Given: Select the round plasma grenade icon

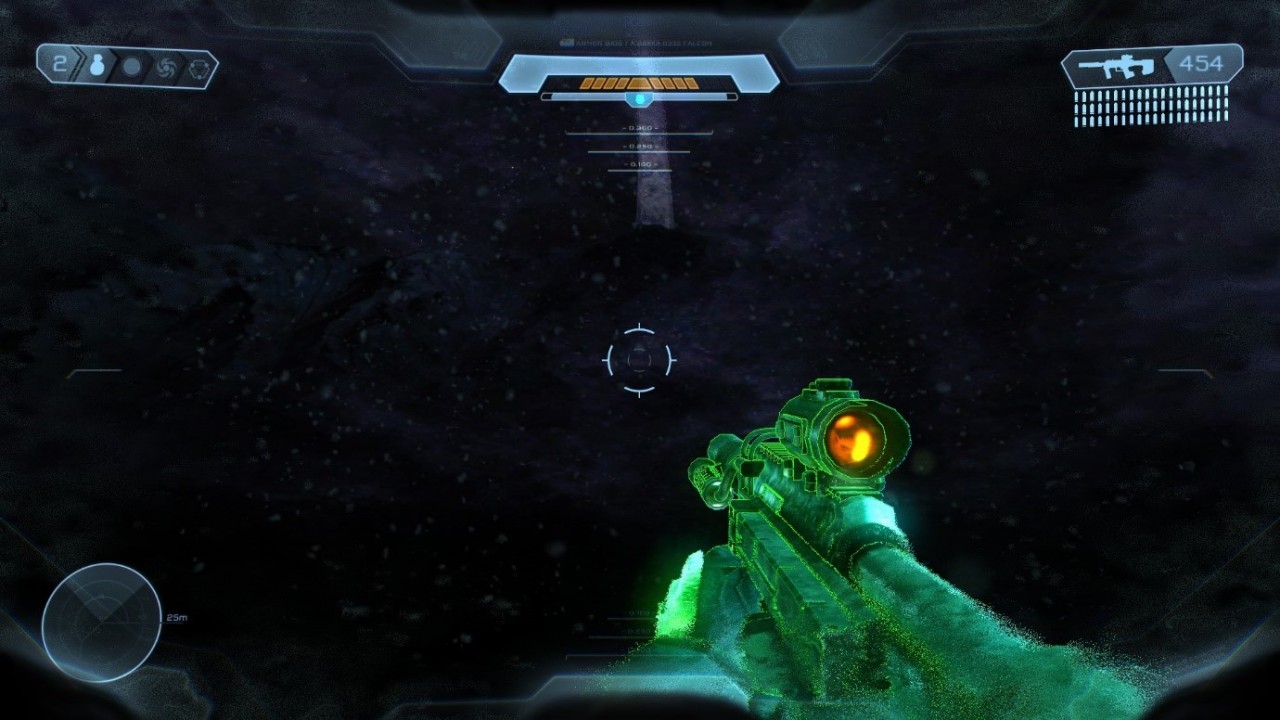Looking at the screenshot, I should (x=131, y=68).
